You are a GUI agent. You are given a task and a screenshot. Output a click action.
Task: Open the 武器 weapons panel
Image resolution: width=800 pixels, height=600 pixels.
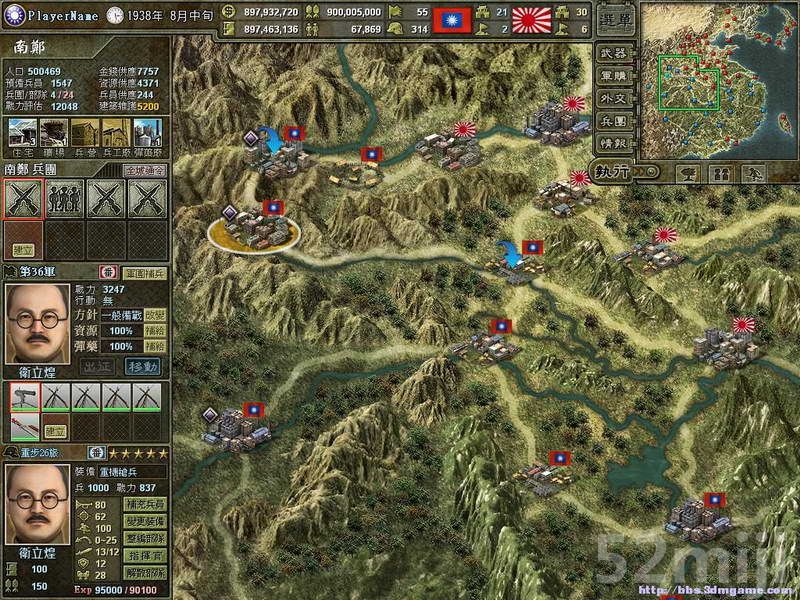pyautogui.click(x=611, y=53)
